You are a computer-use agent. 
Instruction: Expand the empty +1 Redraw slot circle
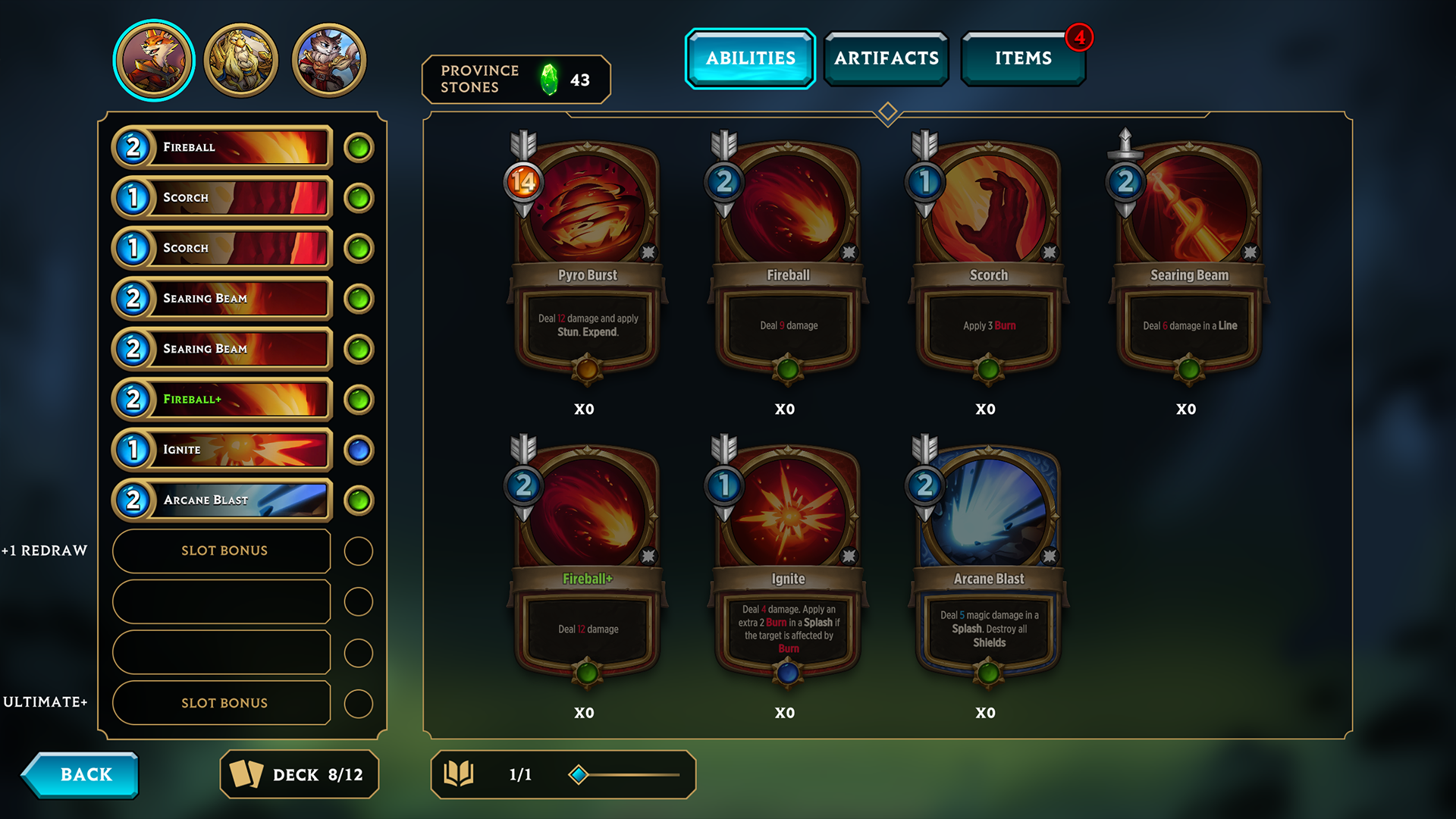point(358,551)
